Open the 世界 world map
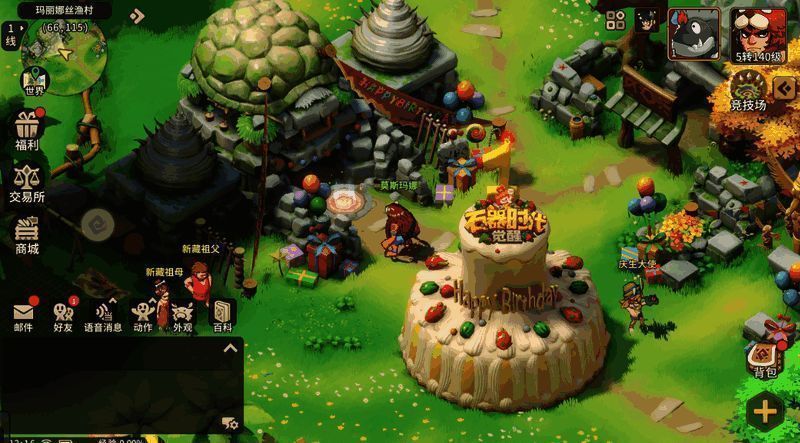Viewport: 800px width, 443px height. tap(35, 81)
